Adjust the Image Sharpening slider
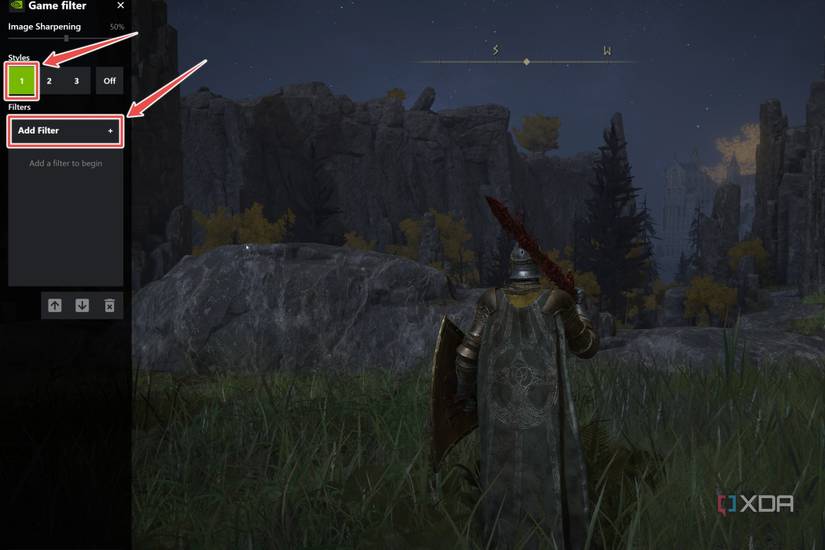The image size is (825, 550). [x=66, y=38]
